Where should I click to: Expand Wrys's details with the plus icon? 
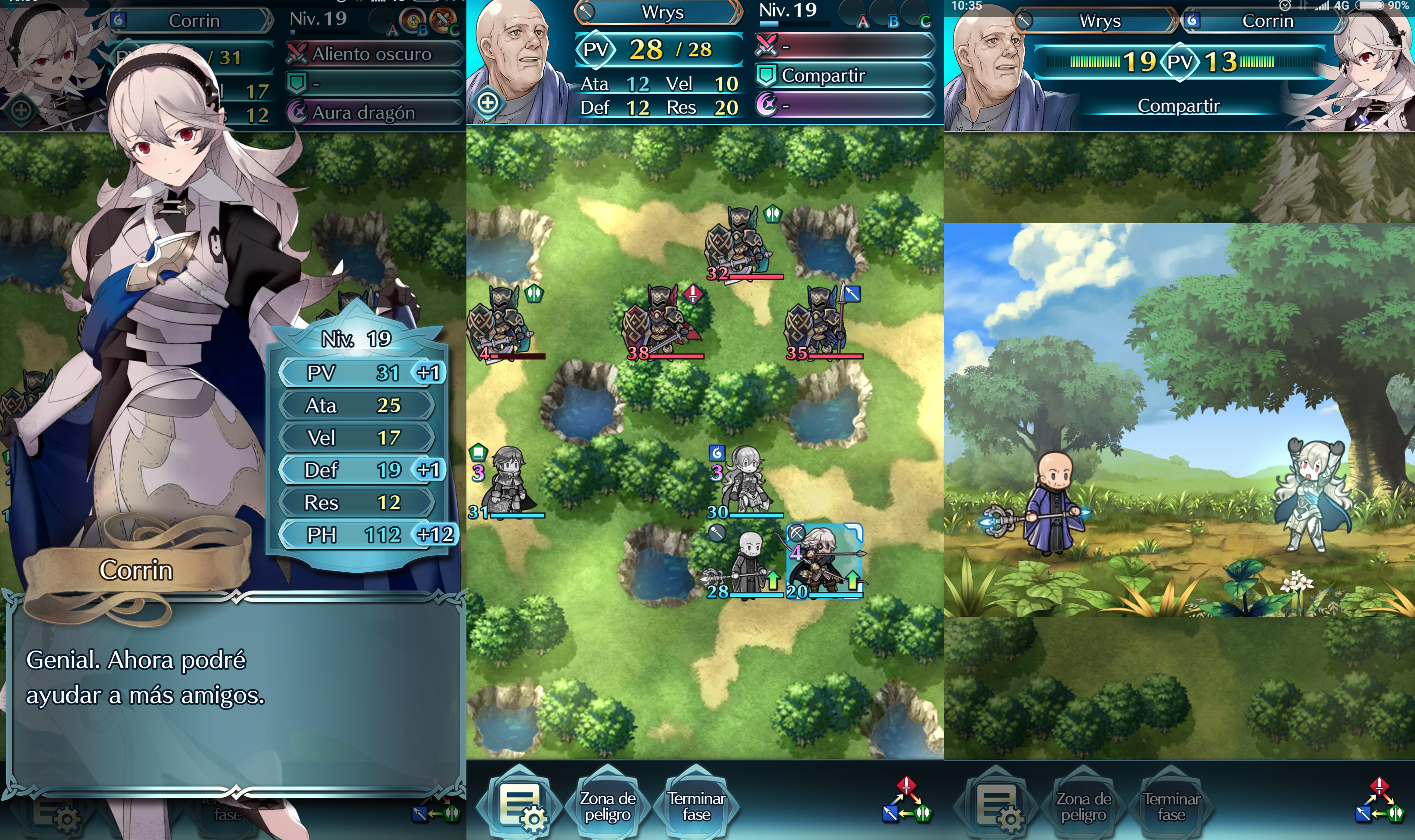point(488,103)
